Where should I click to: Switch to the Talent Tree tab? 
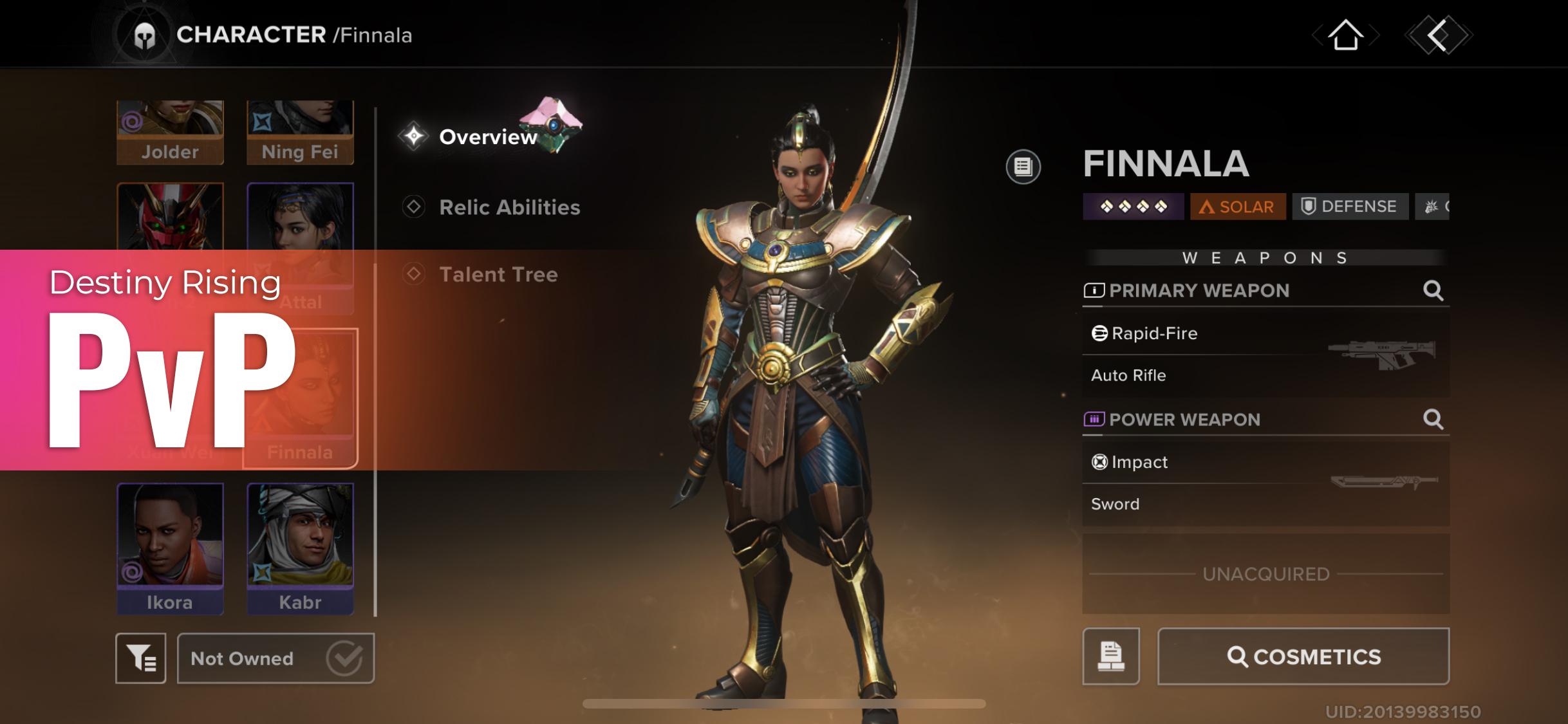pos(498,275)
